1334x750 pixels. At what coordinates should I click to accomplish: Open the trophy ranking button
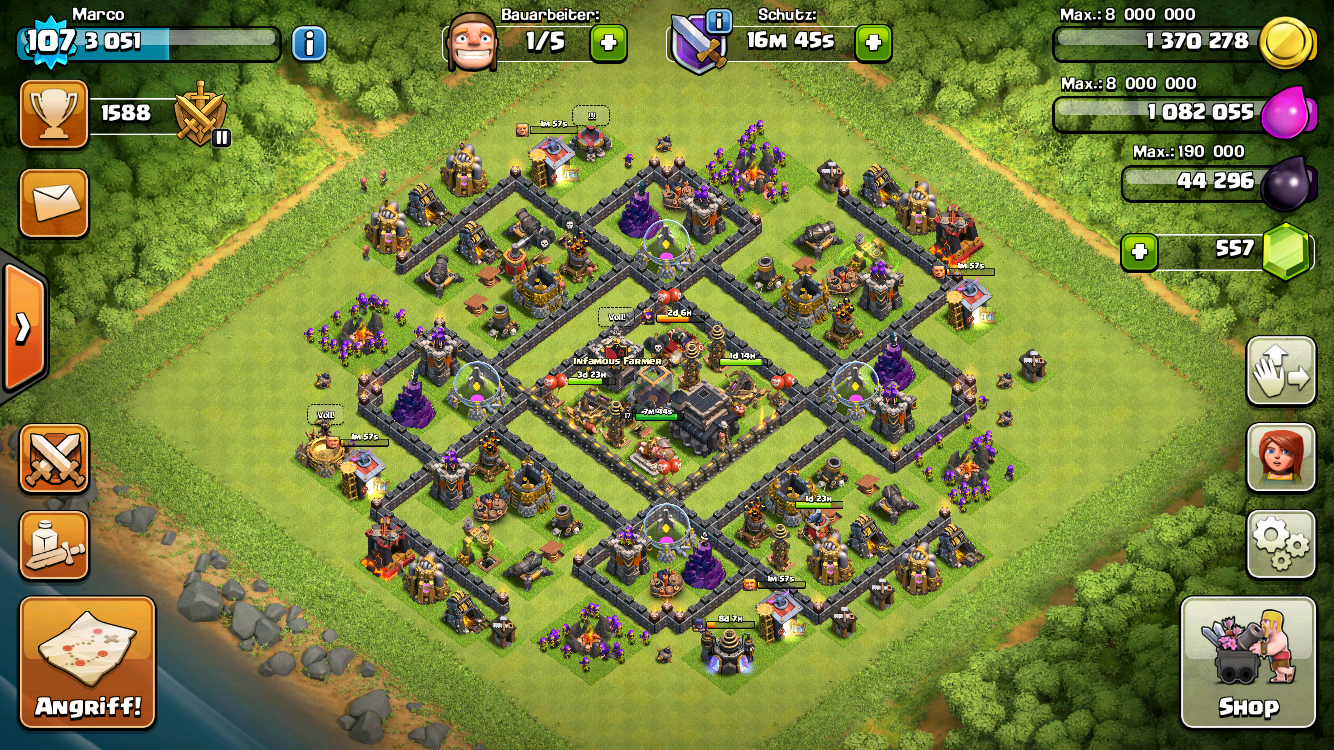(54, 114)
